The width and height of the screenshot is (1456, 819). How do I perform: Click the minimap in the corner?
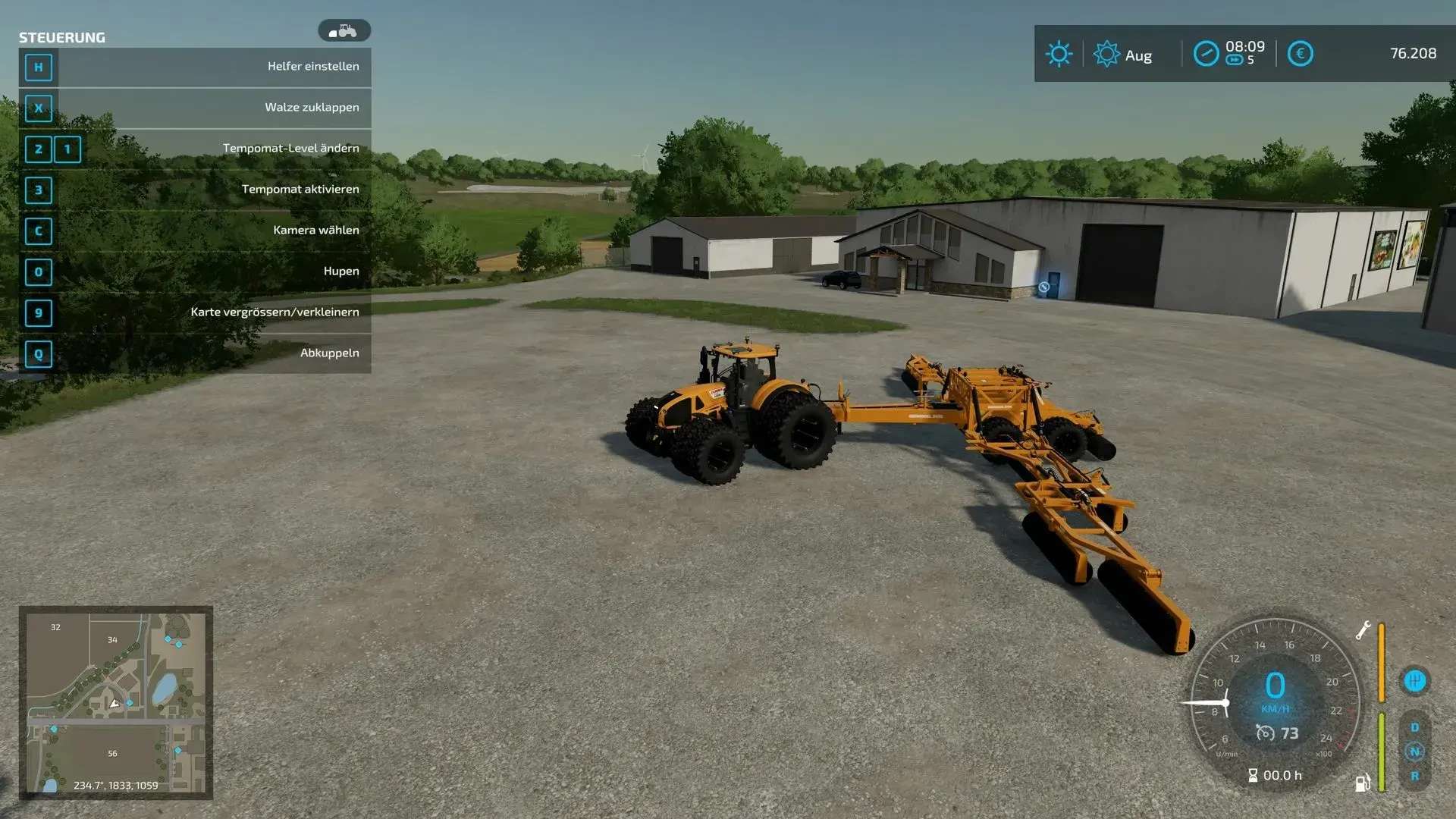[x=115, y=702]
